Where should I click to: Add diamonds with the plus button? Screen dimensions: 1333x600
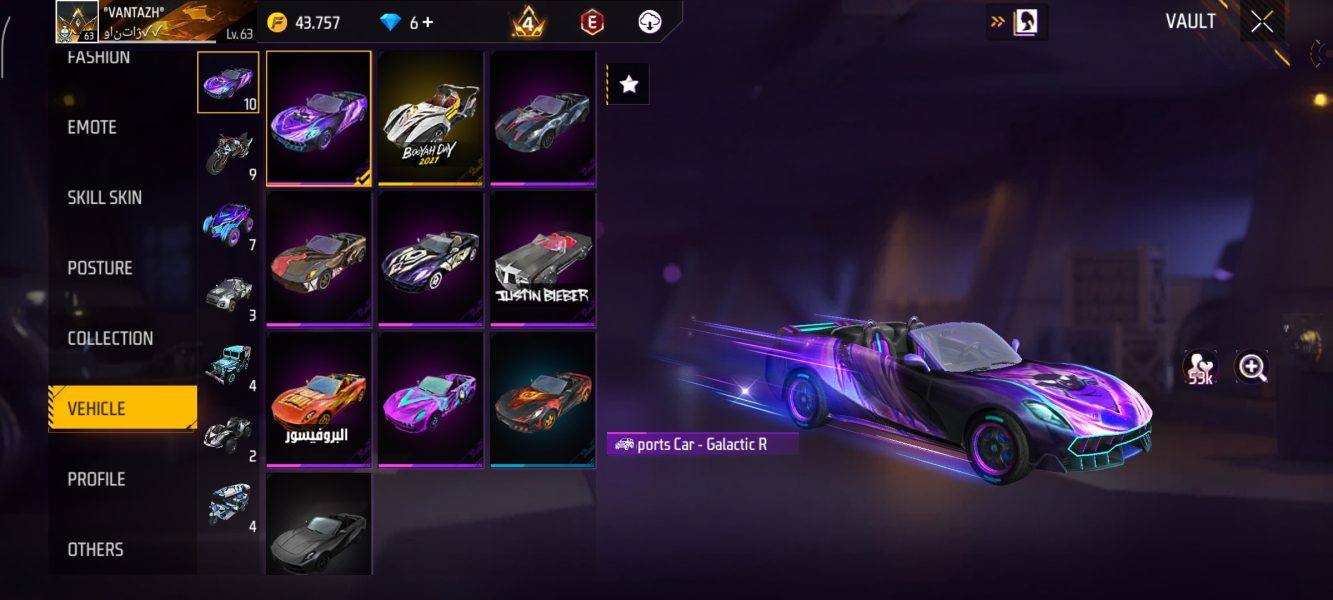click(429, 22)
